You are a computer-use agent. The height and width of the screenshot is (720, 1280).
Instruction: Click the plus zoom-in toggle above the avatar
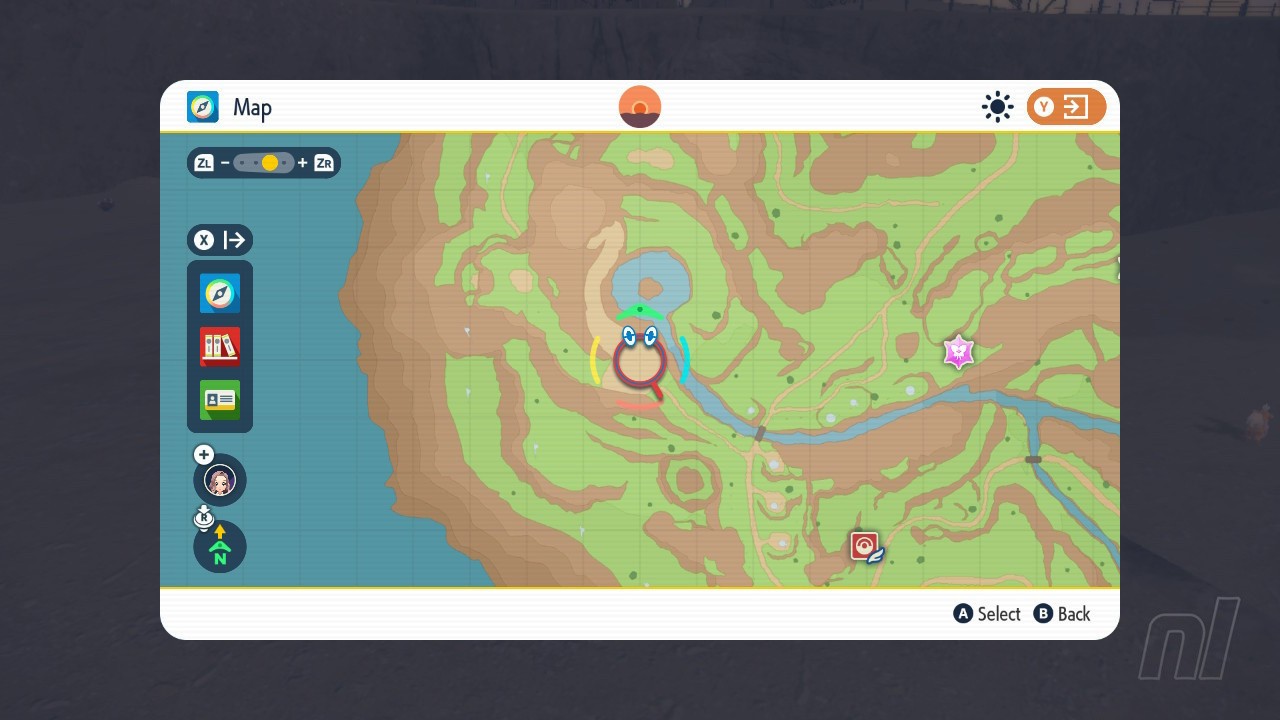click(x=203, y=454)
